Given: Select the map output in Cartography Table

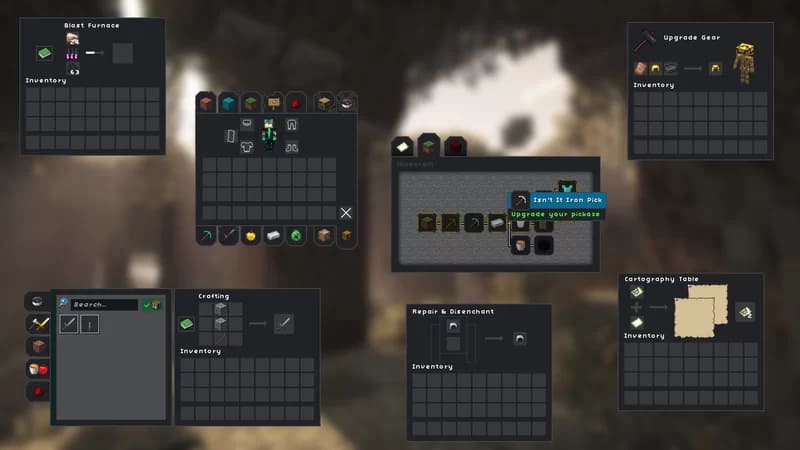Looking at the screenshot, I should coord(744,312).
